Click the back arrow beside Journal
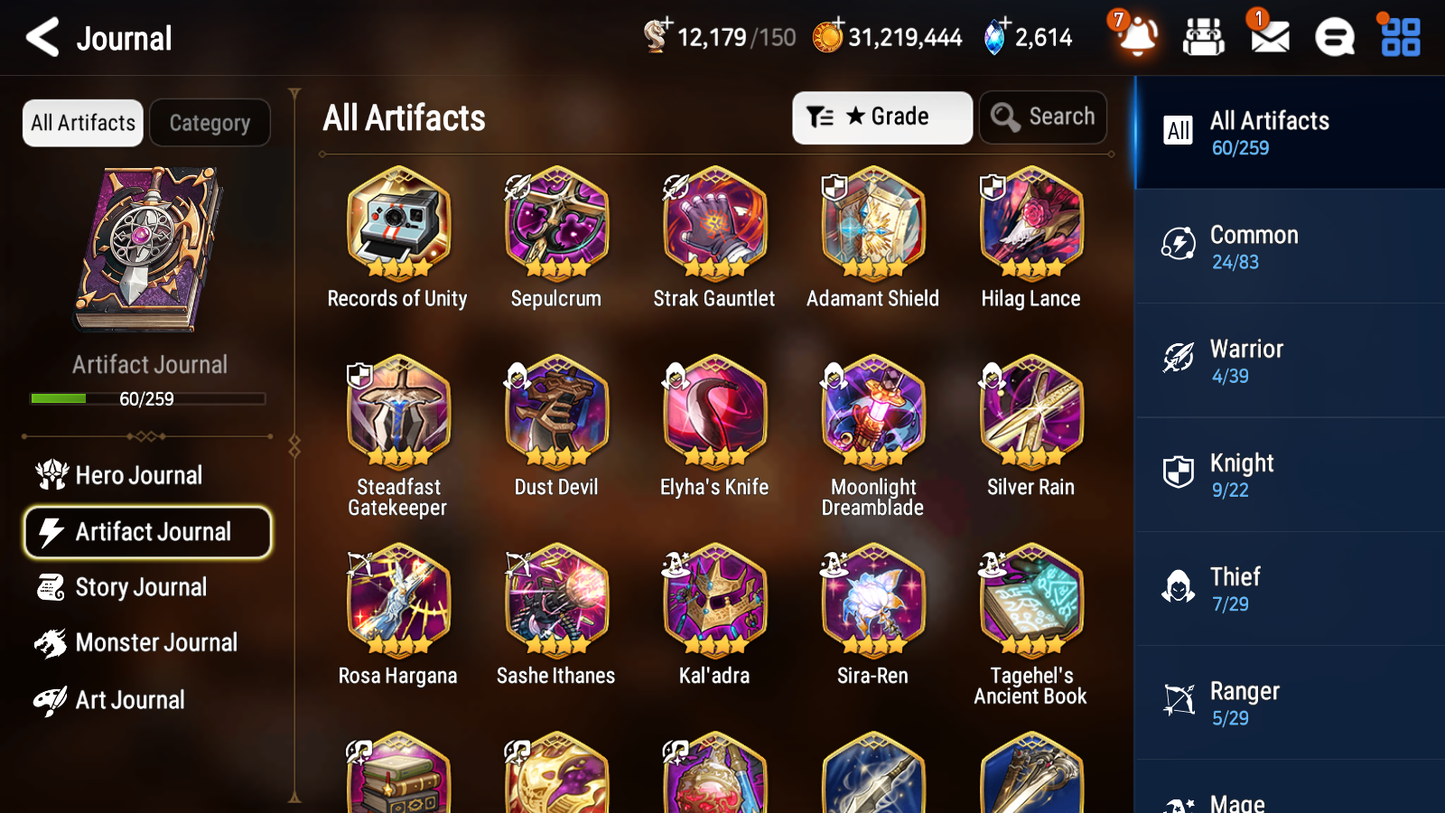Viewport: 1445px width, 813px height. (x=42, y=37)
